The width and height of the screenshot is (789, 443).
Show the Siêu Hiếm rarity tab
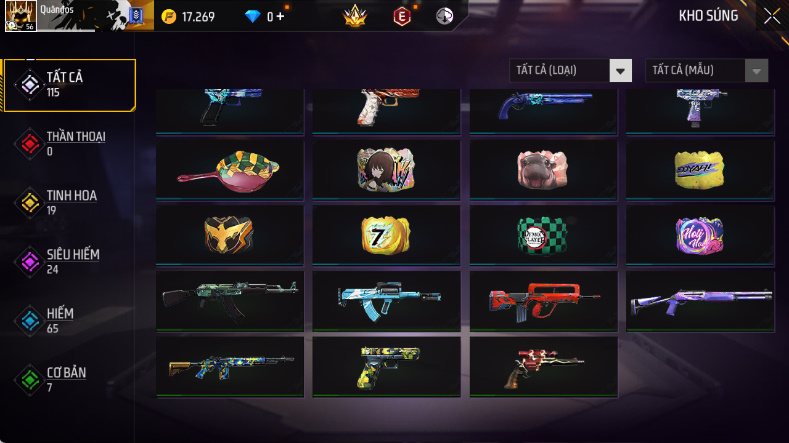tap(68, 261)
